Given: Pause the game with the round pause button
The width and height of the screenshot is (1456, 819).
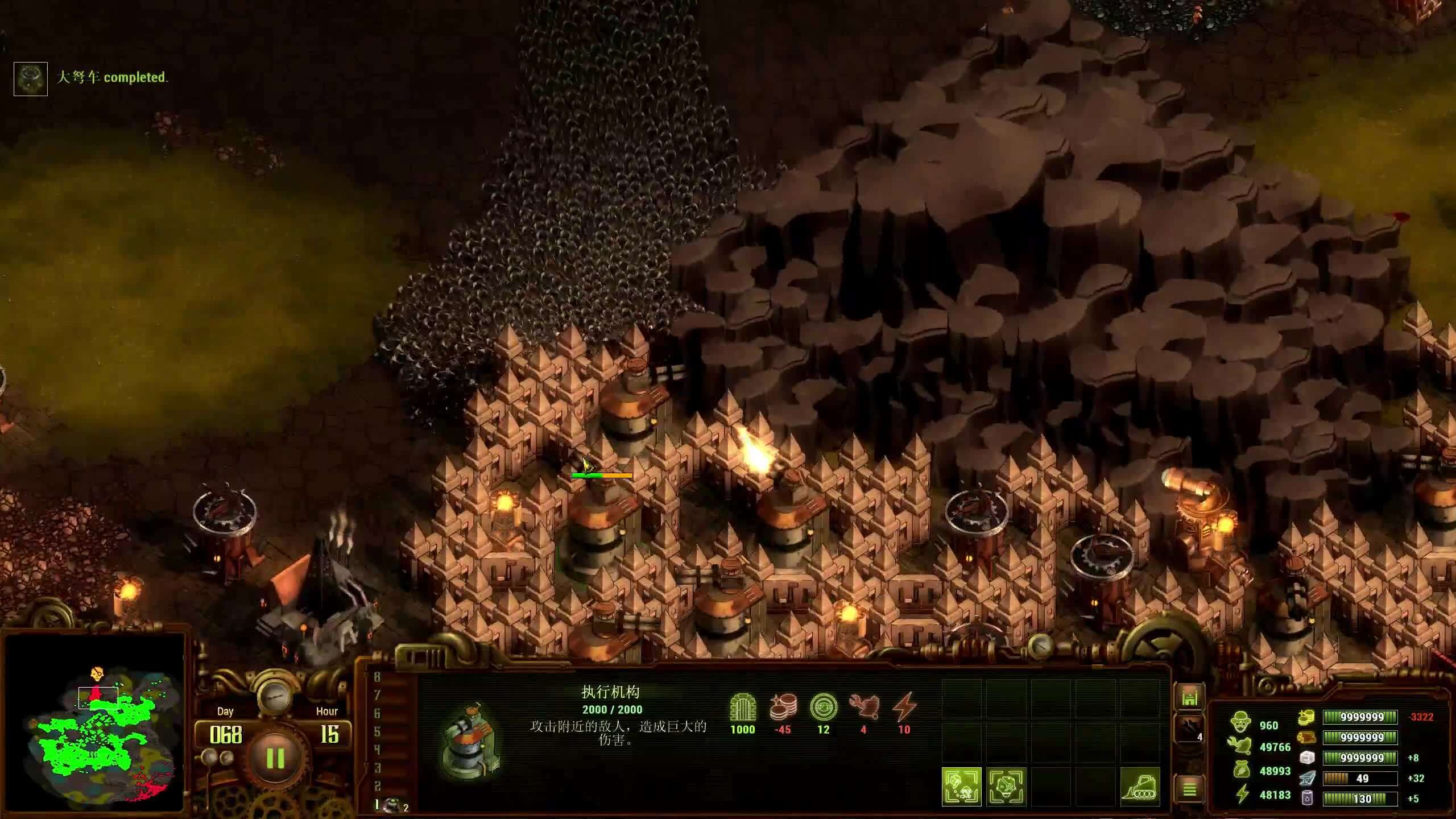Looking at the screenshot, I should (x=275, y=758).
